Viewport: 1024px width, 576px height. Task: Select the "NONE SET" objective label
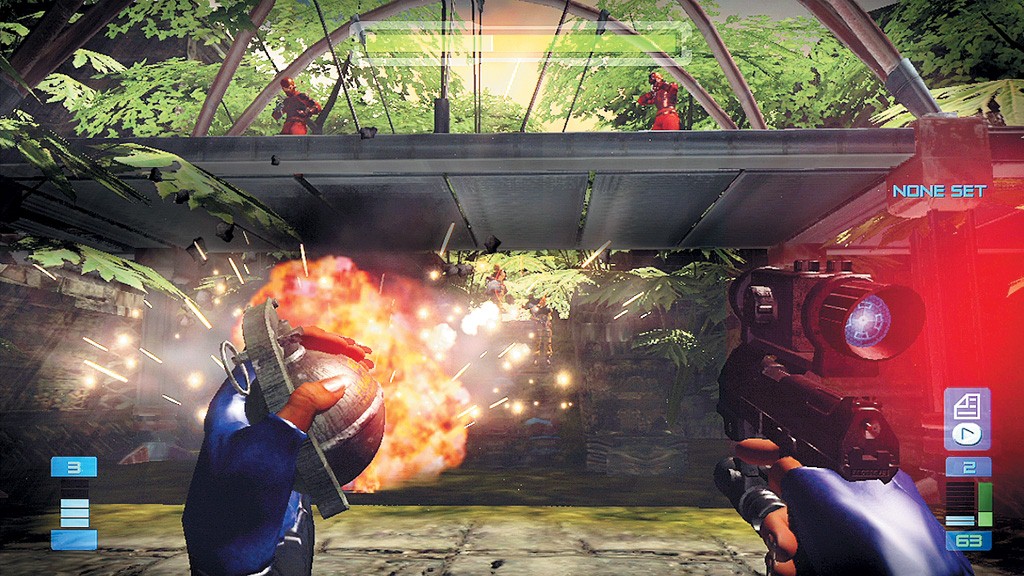939,190
